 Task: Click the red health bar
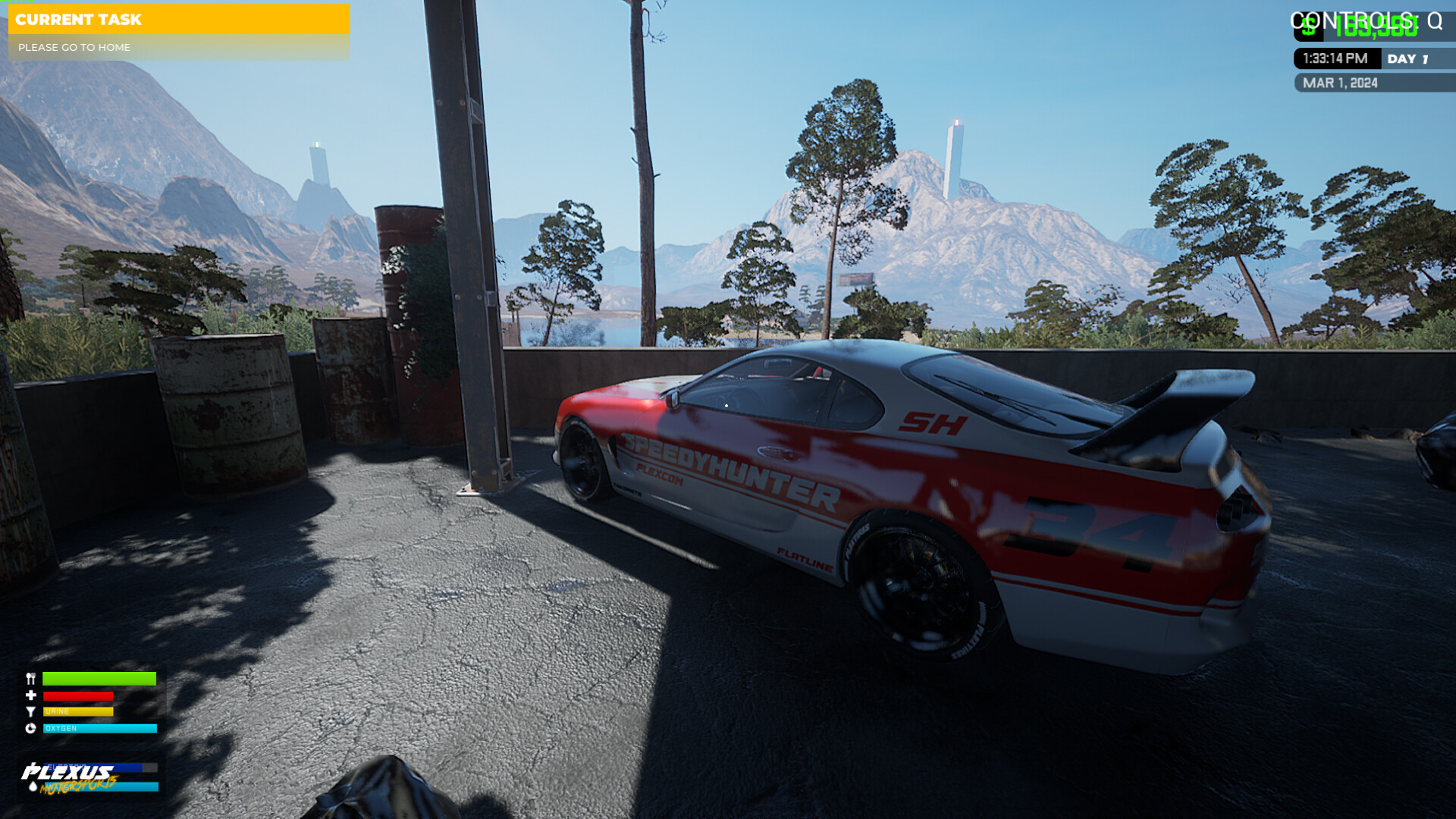[78, 696]
